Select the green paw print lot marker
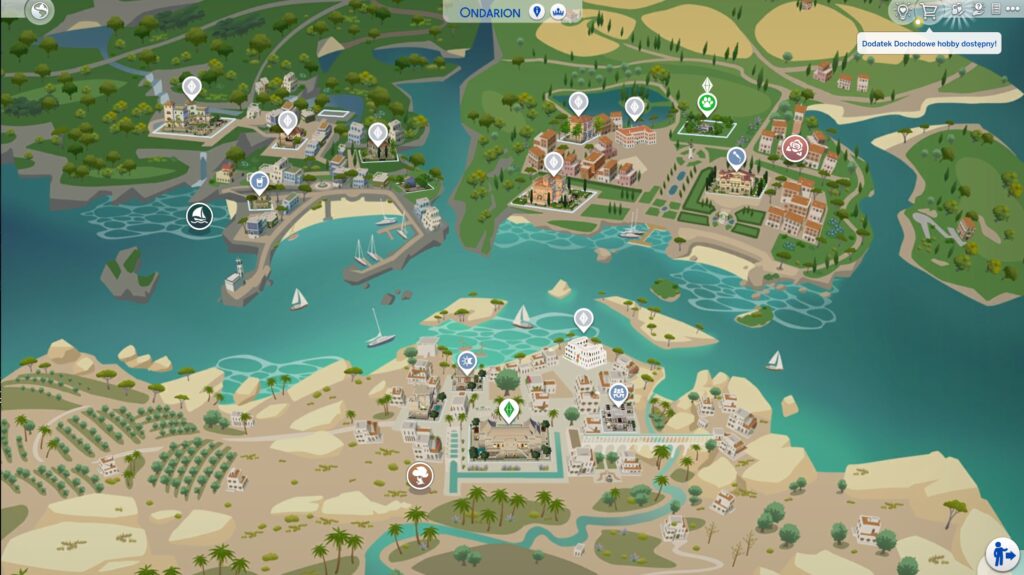Viewport: 1024px width, 575px height. click(x=707, y=102)
